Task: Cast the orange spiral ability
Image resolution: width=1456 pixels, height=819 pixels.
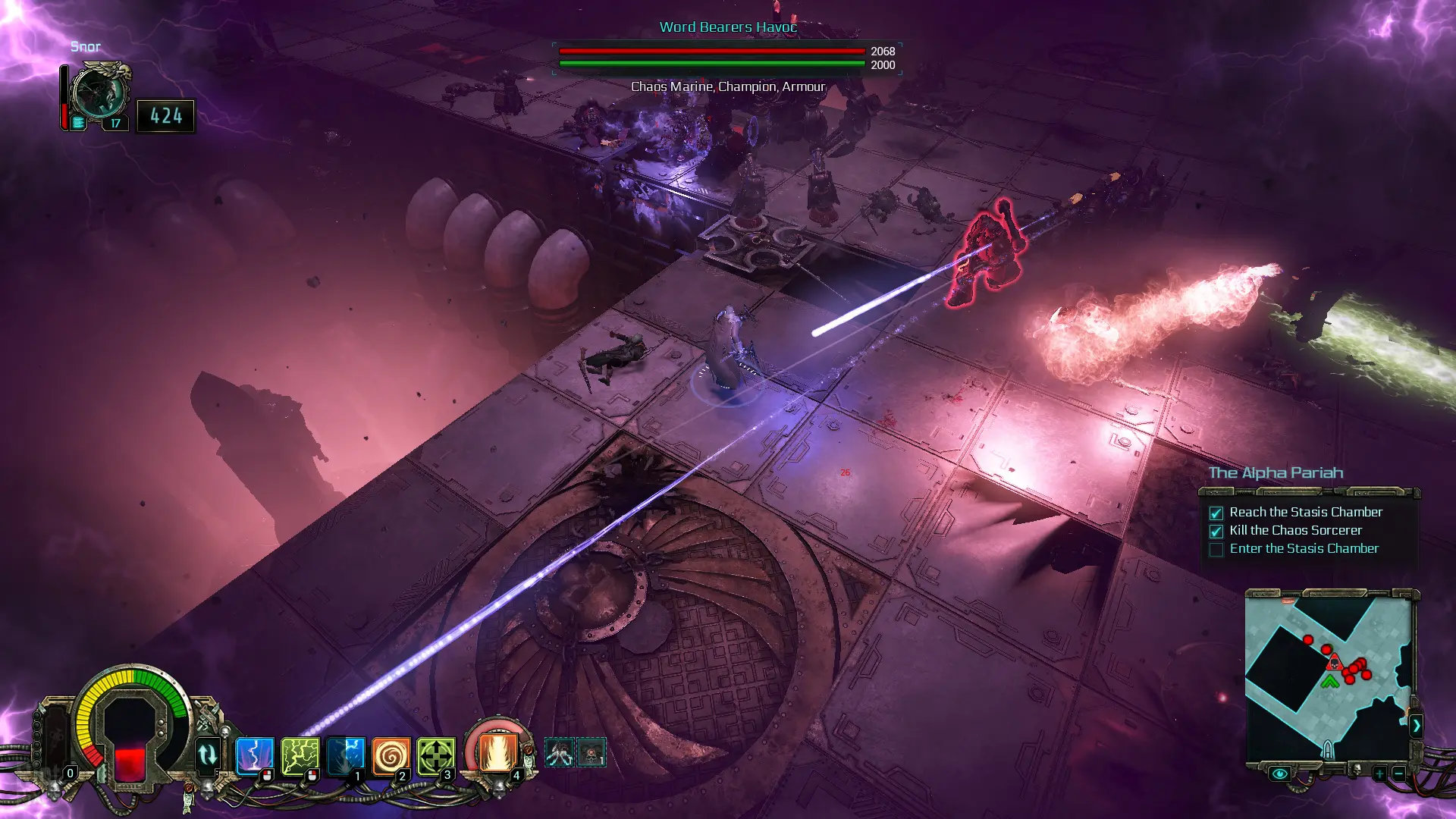Action: pos(391,755)
